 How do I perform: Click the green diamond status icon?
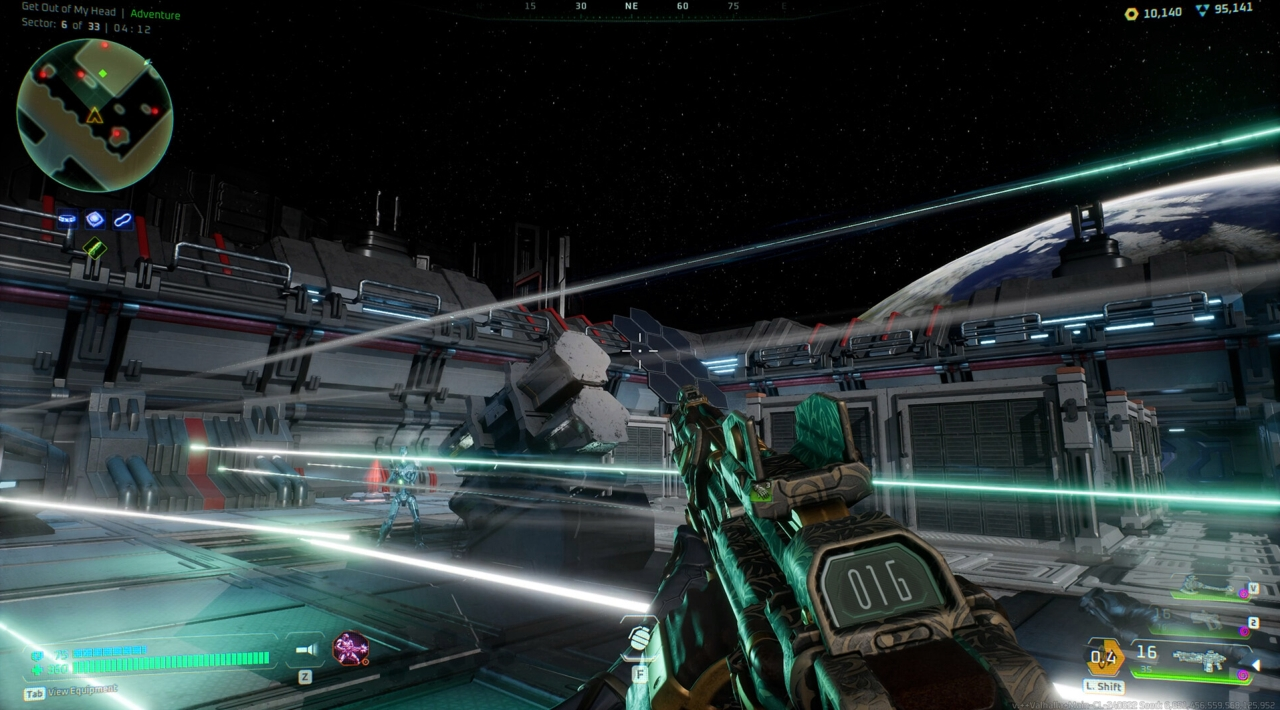click(94, 247)
